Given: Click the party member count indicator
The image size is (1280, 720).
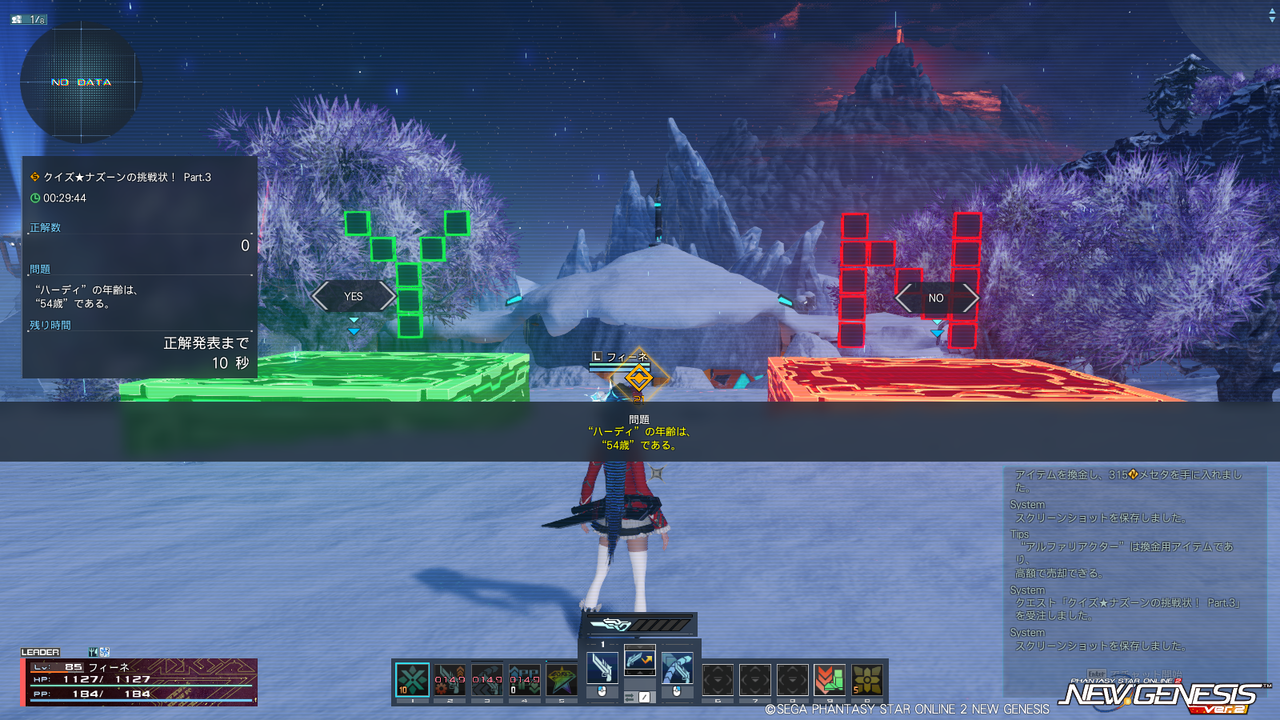Looking at the screenshot, I should [x=31, y=19].
